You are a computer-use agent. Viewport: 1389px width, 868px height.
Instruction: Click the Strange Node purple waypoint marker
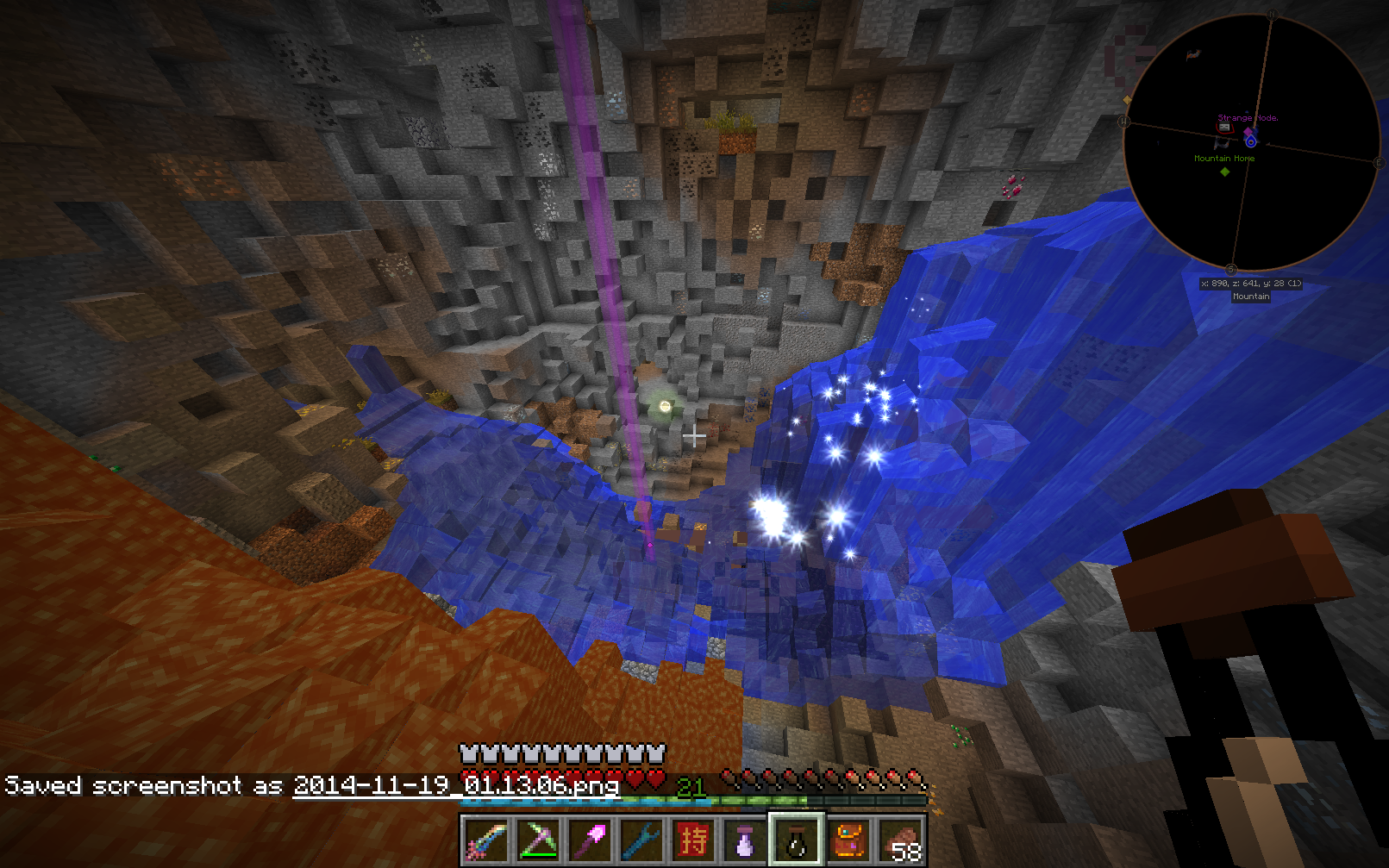pos(1249,132)
